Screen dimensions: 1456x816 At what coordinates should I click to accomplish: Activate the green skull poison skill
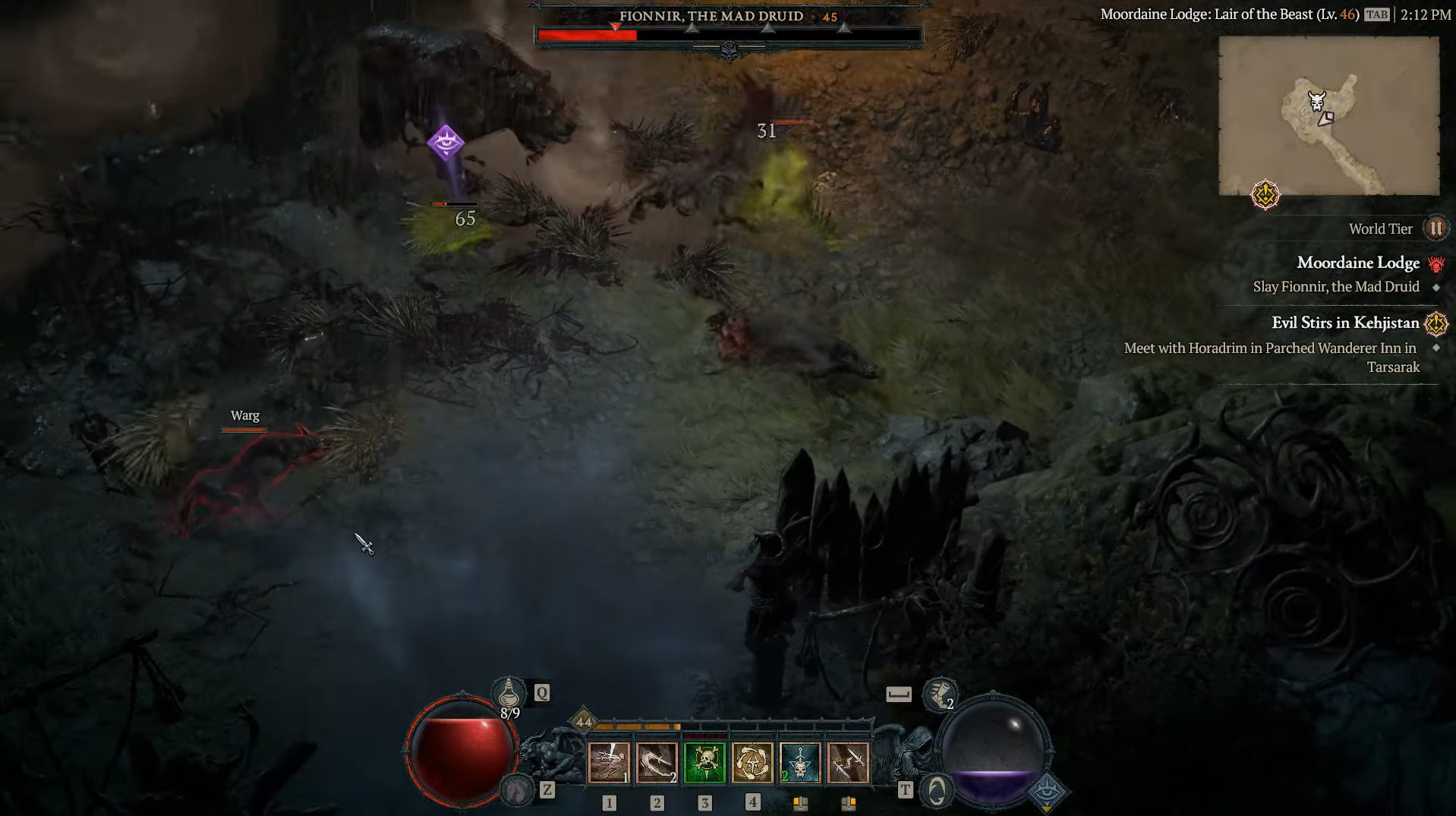704,762
